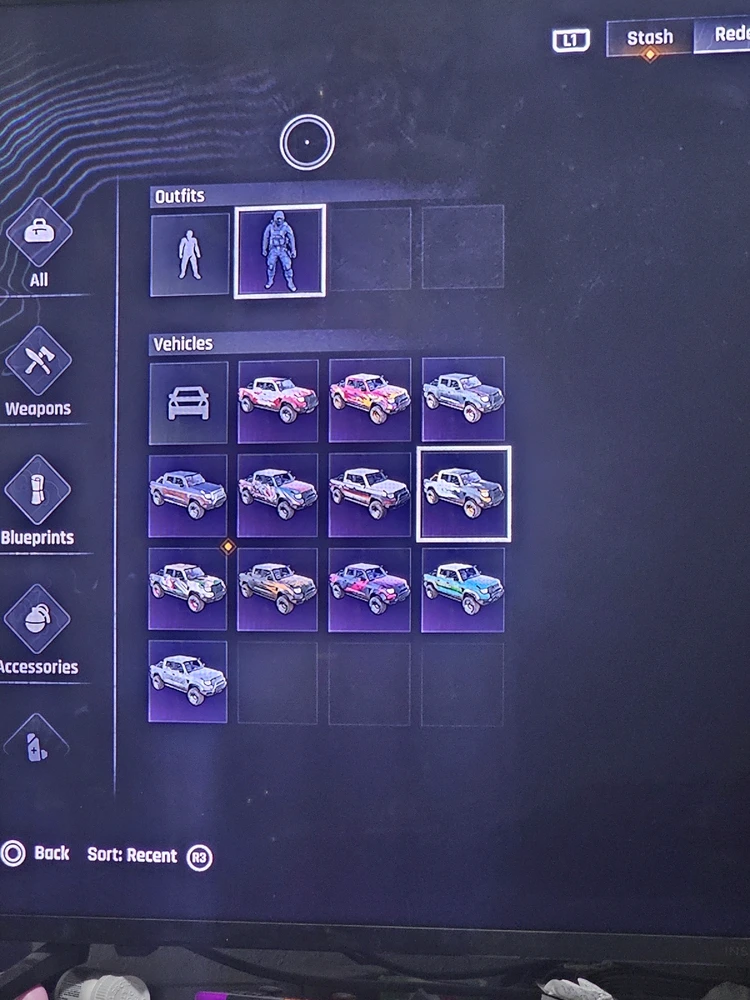This screenshot has width=750, height=1000.
Task: Select the pink truck with yellow flames
Action: pos(370,399)
